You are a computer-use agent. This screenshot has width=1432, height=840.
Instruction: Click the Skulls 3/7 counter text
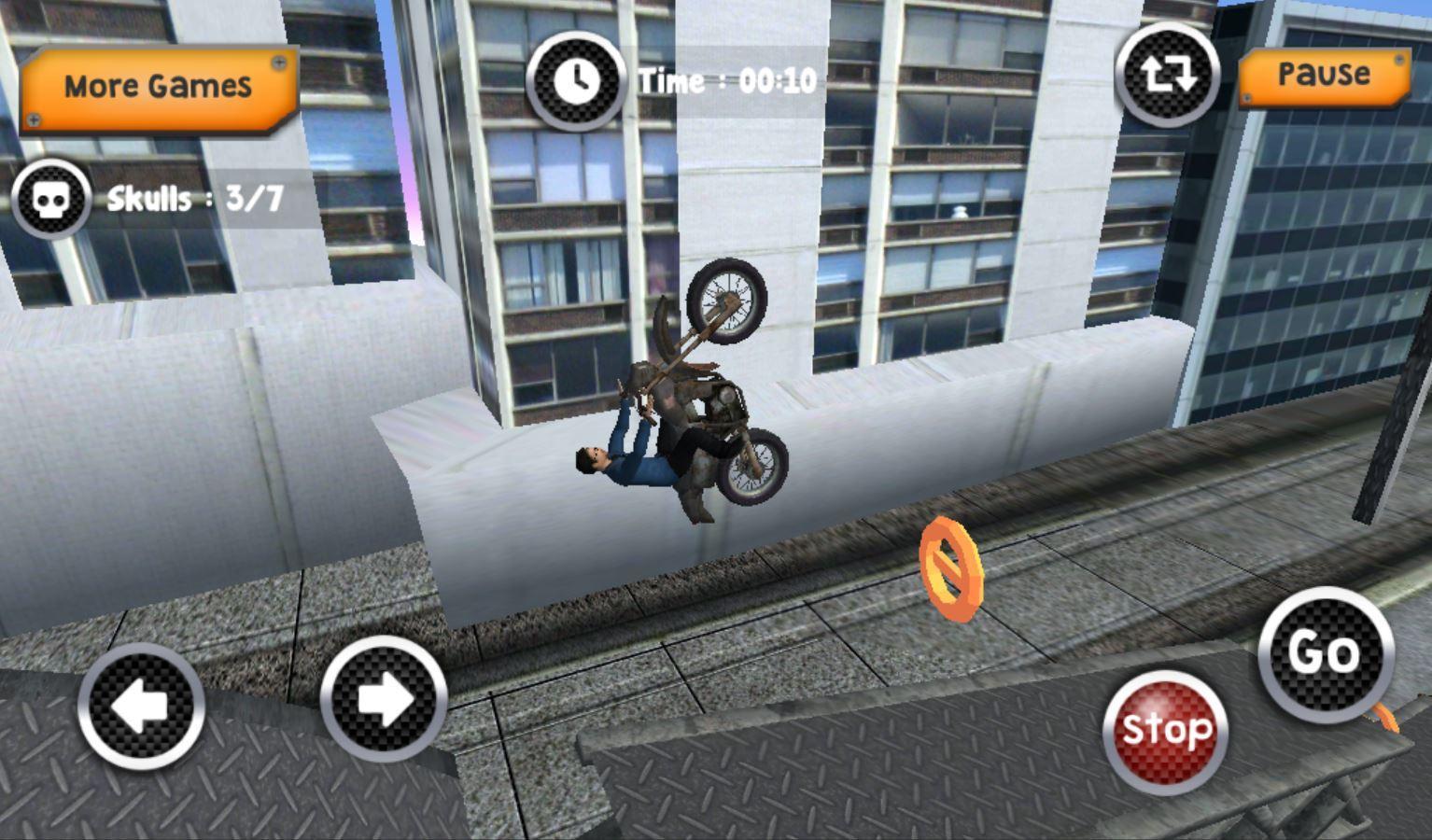coord(196,198)
